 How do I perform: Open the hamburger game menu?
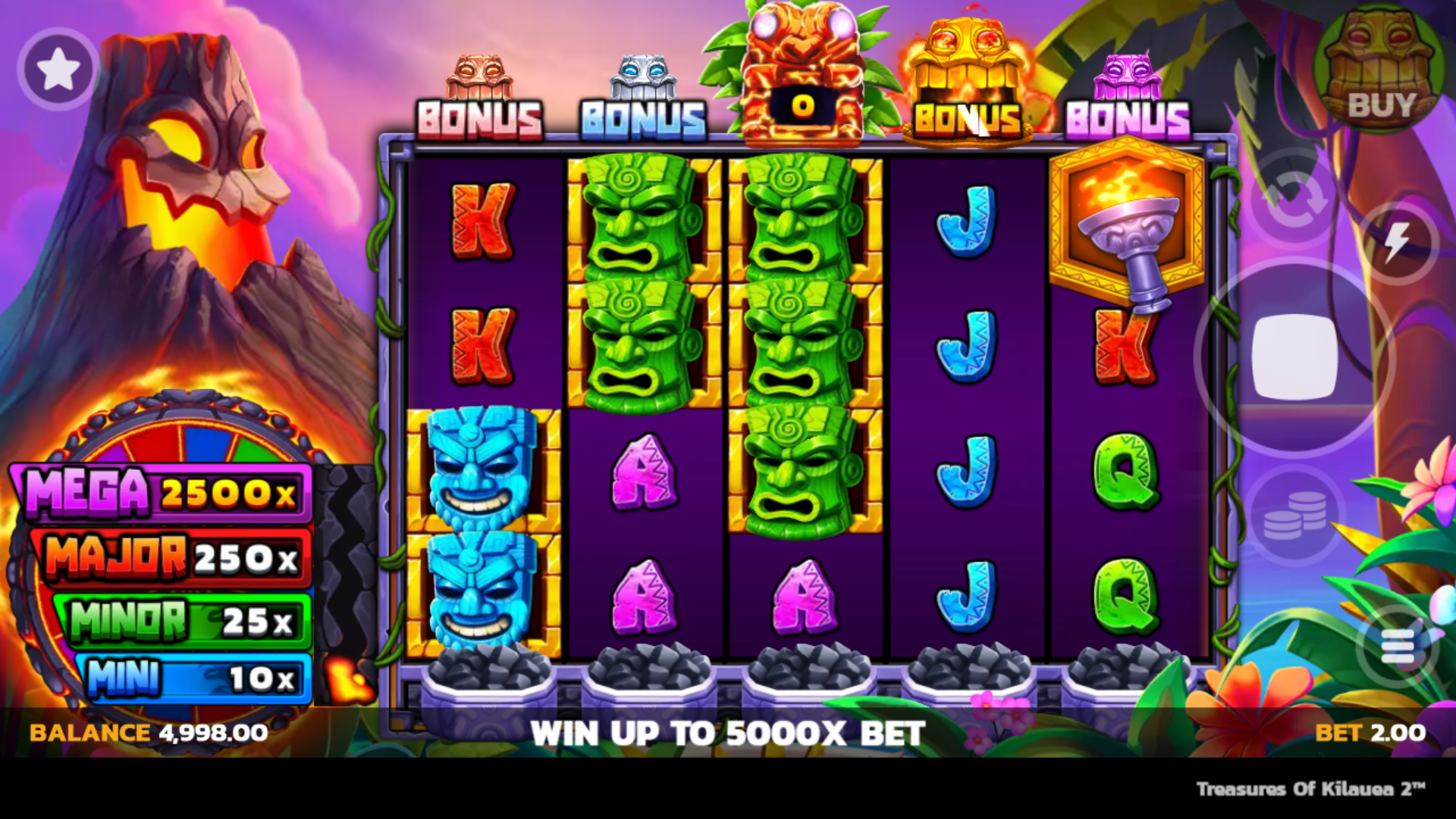point(1397,646)
